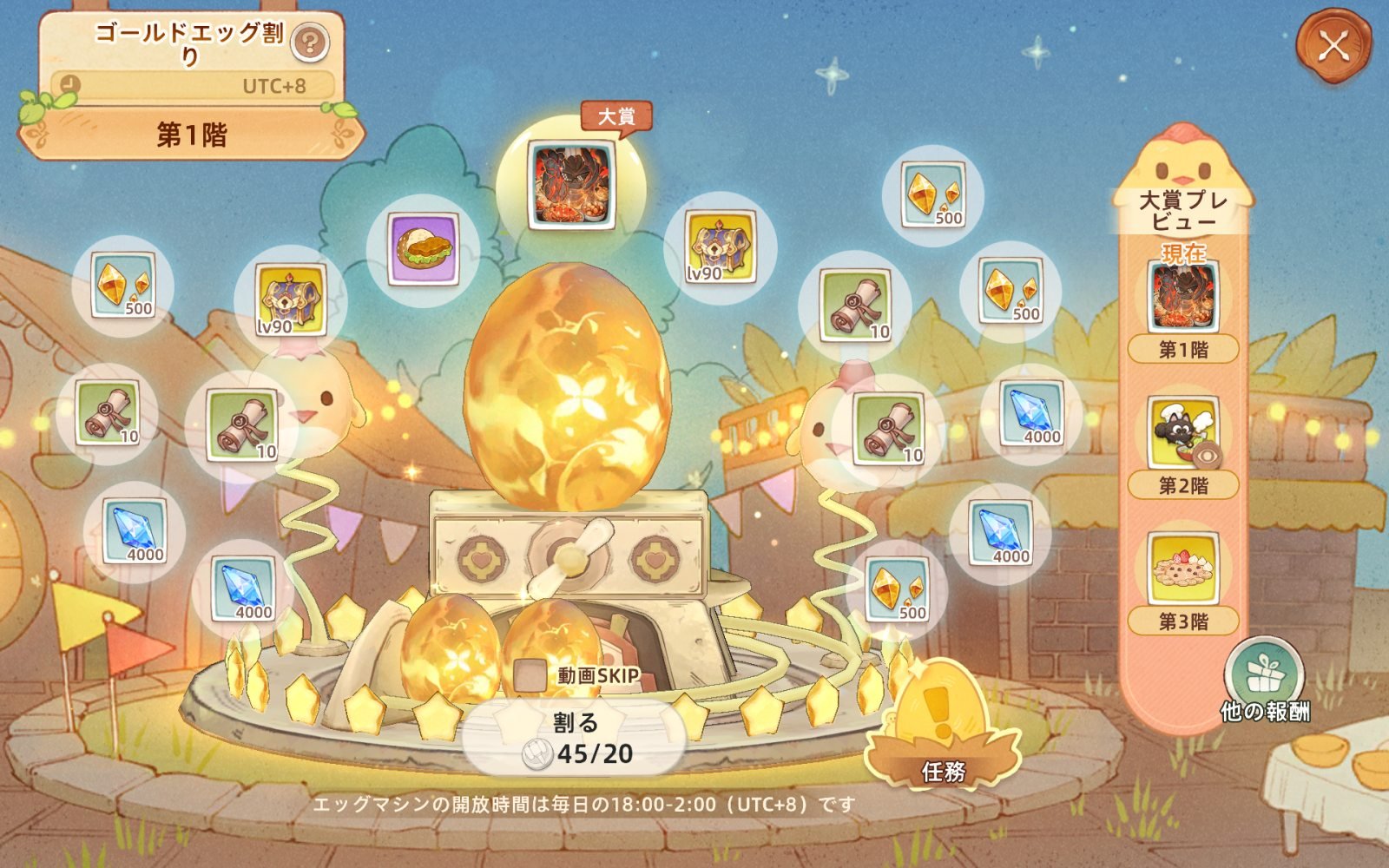Viewport: 1389px width, 868px height.
Task: Open the question mark help button
Action: [x=309, y=41]
